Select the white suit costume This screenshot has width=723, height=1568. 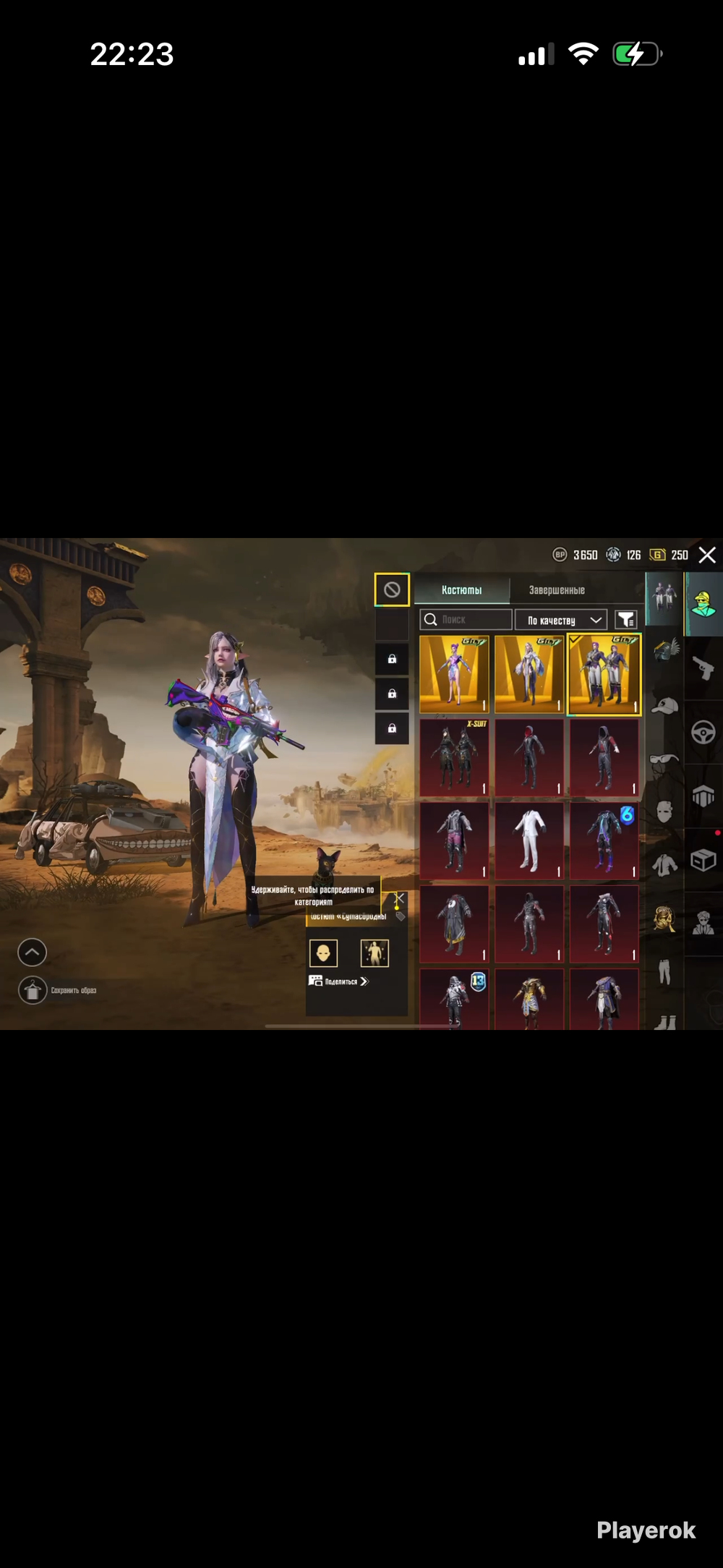[x=529, y=840]
